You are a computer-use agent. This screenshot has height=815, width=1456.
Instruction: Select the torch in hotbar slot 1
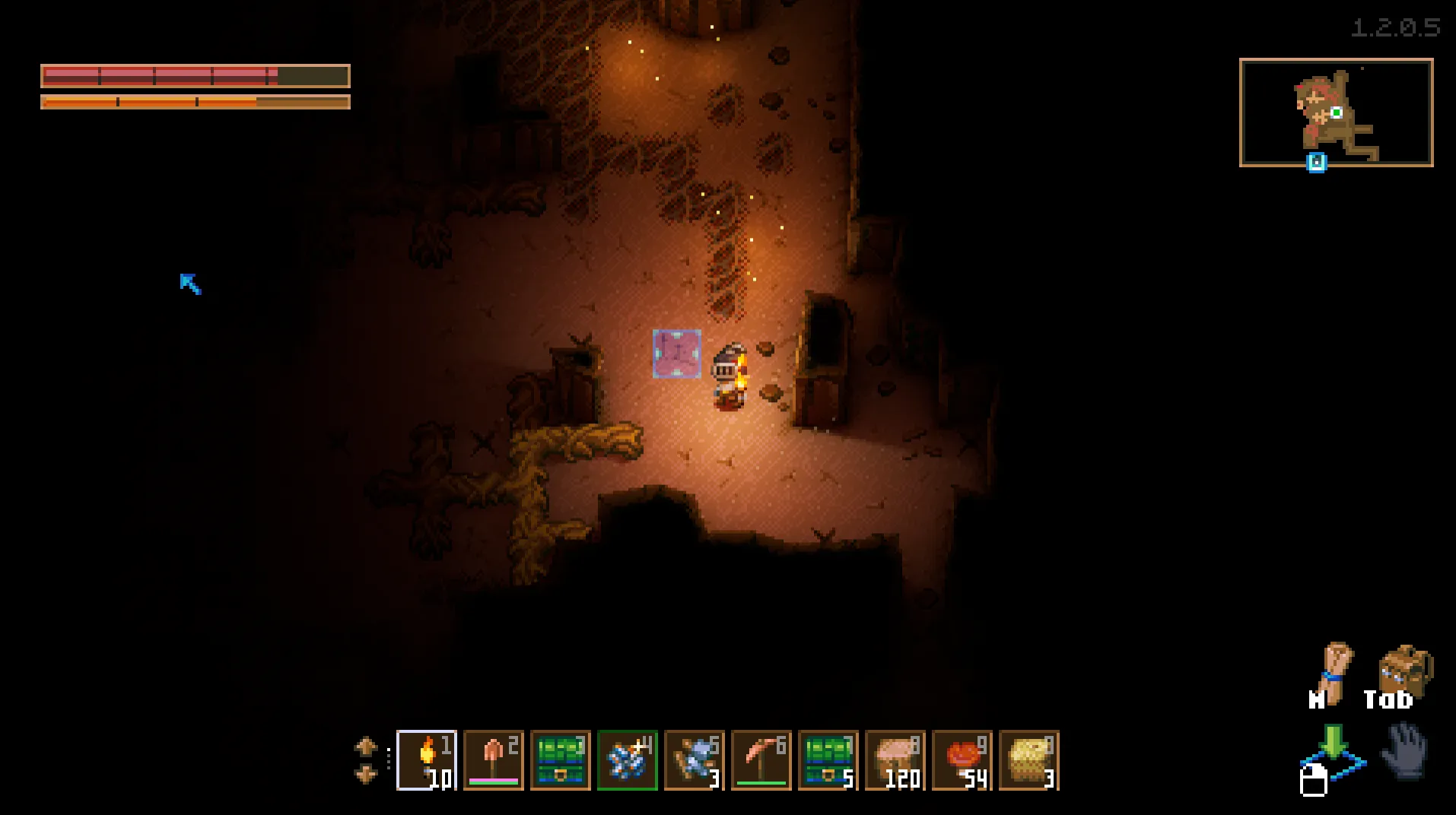(427, 760)
